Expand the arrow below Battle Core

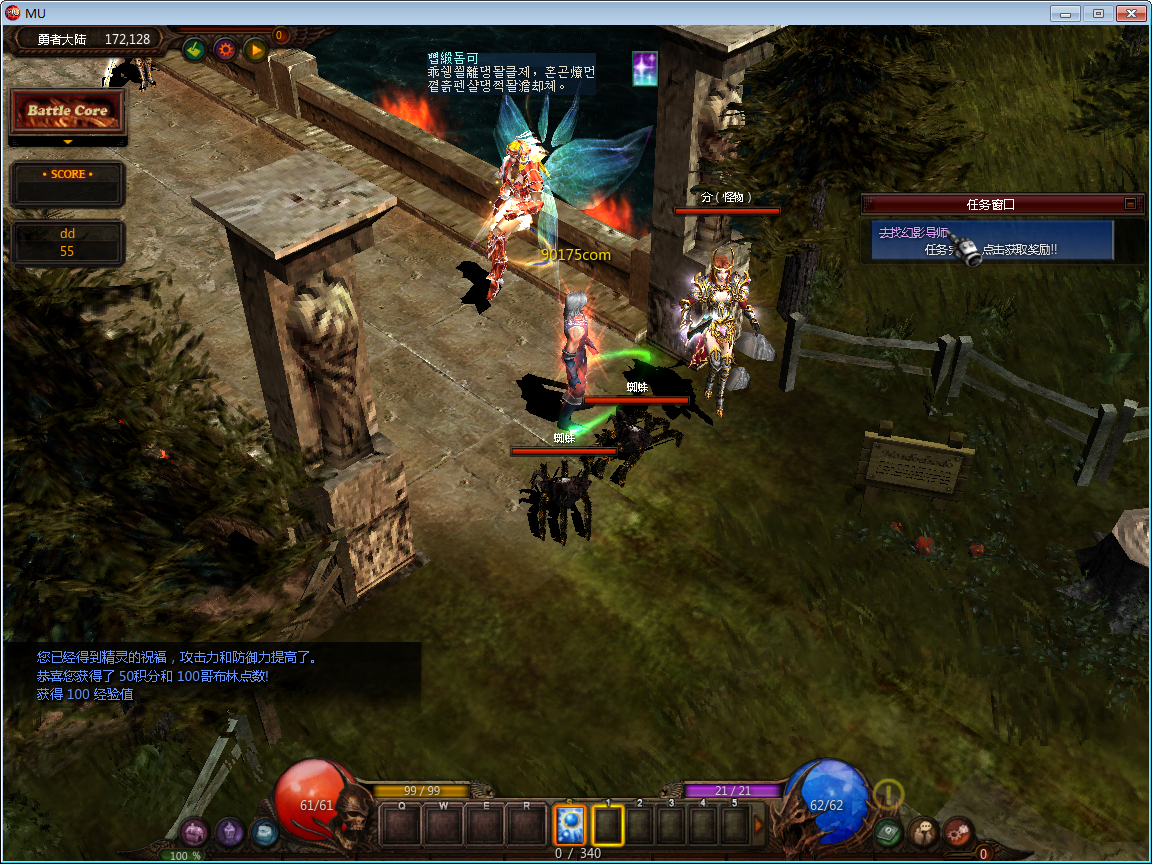coord(67,142)
